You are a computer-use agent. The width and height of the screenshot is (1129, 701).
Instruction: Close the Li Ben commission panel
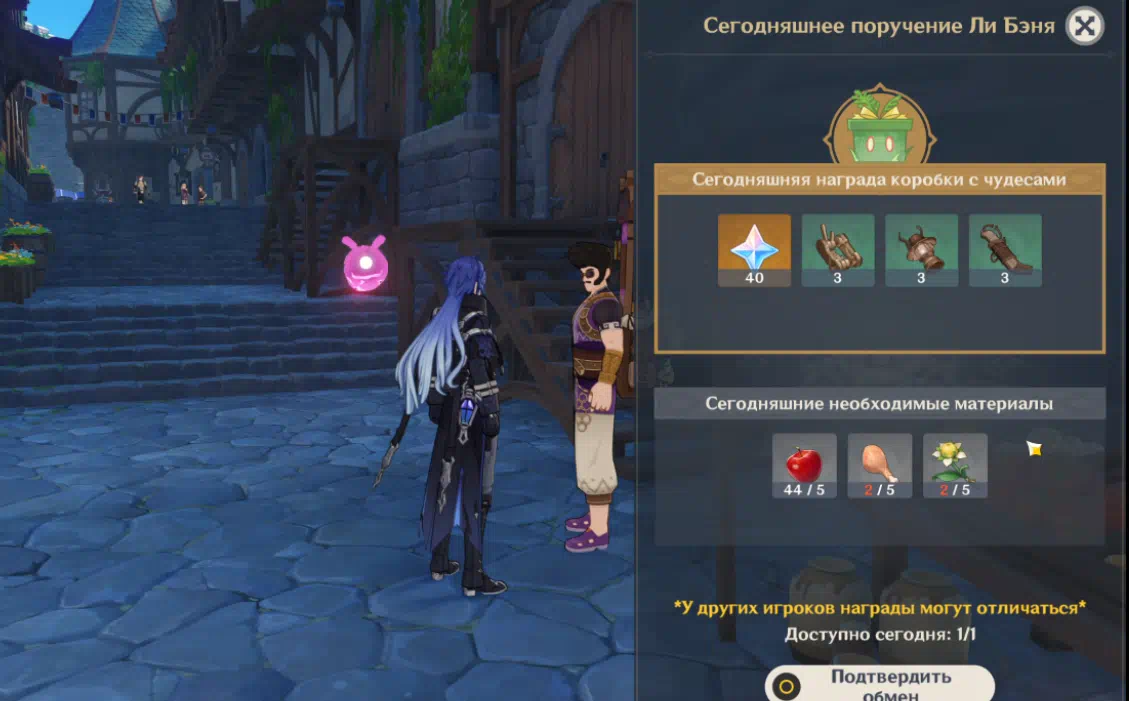pyautogui.click(x=1084, y=26)
